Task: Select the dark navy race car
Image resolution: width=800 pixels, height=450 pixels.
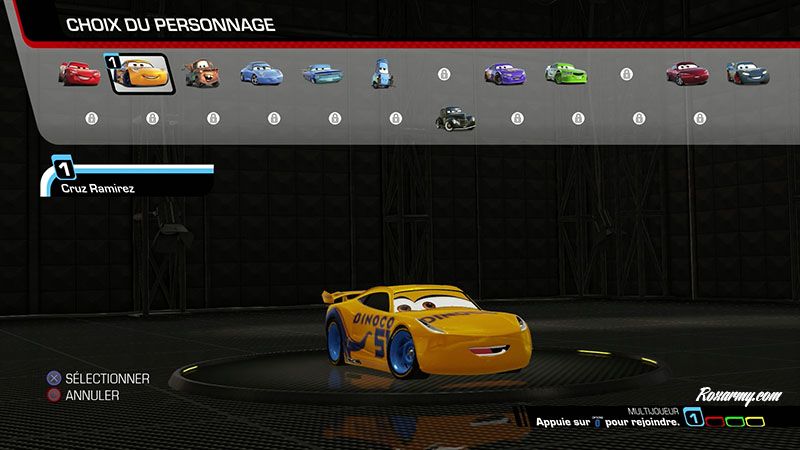Action: pyautogui.click(x=744, y=73)
